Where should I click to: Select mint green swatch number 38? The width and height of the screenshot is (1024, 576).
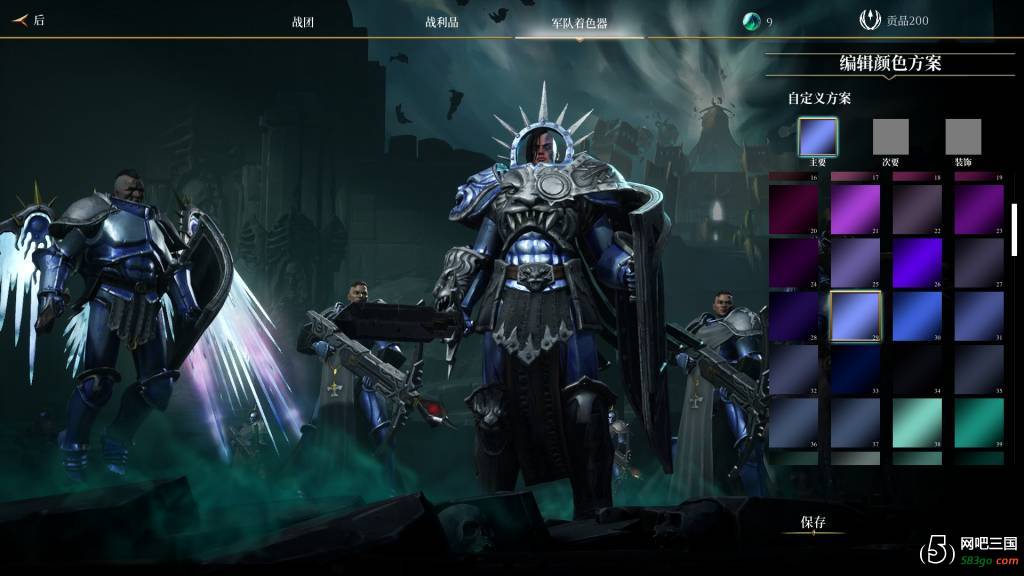pos(917,422)
